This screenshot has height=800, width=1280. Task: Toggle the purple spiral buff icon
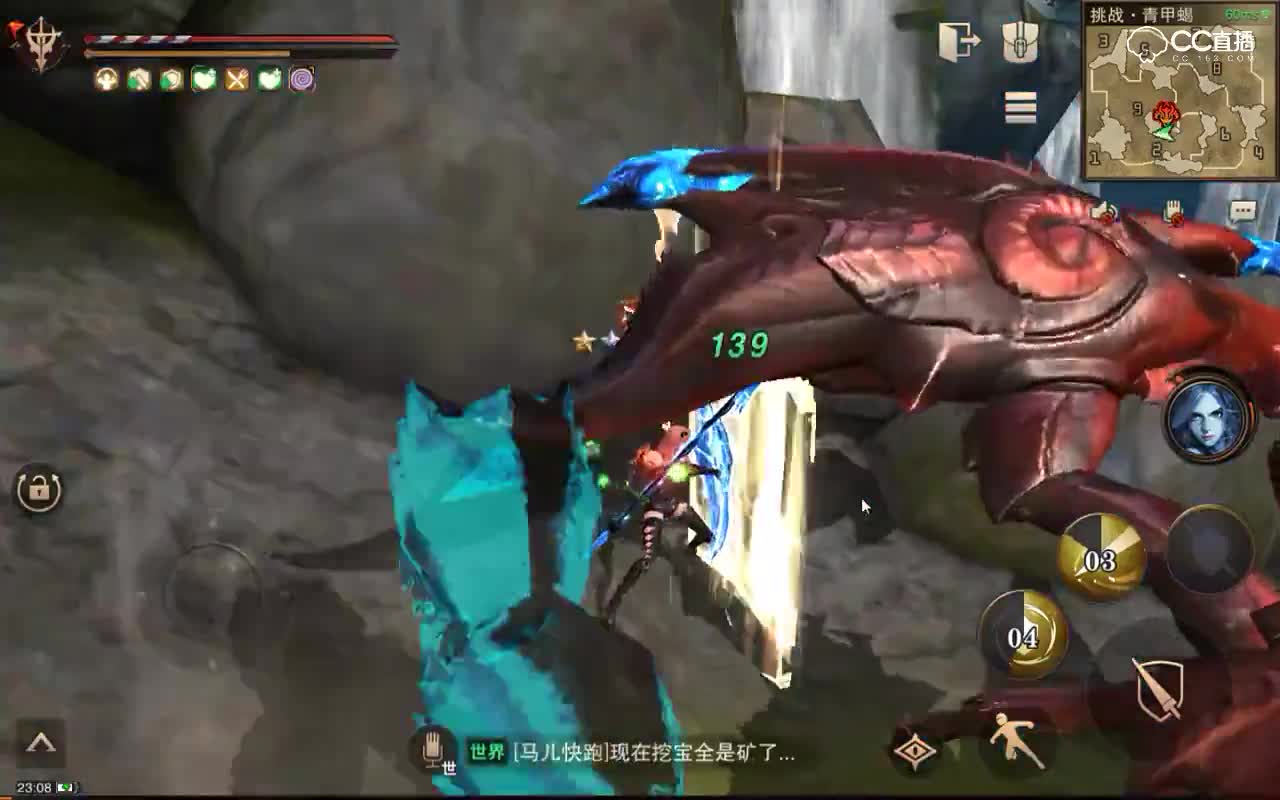303,76
